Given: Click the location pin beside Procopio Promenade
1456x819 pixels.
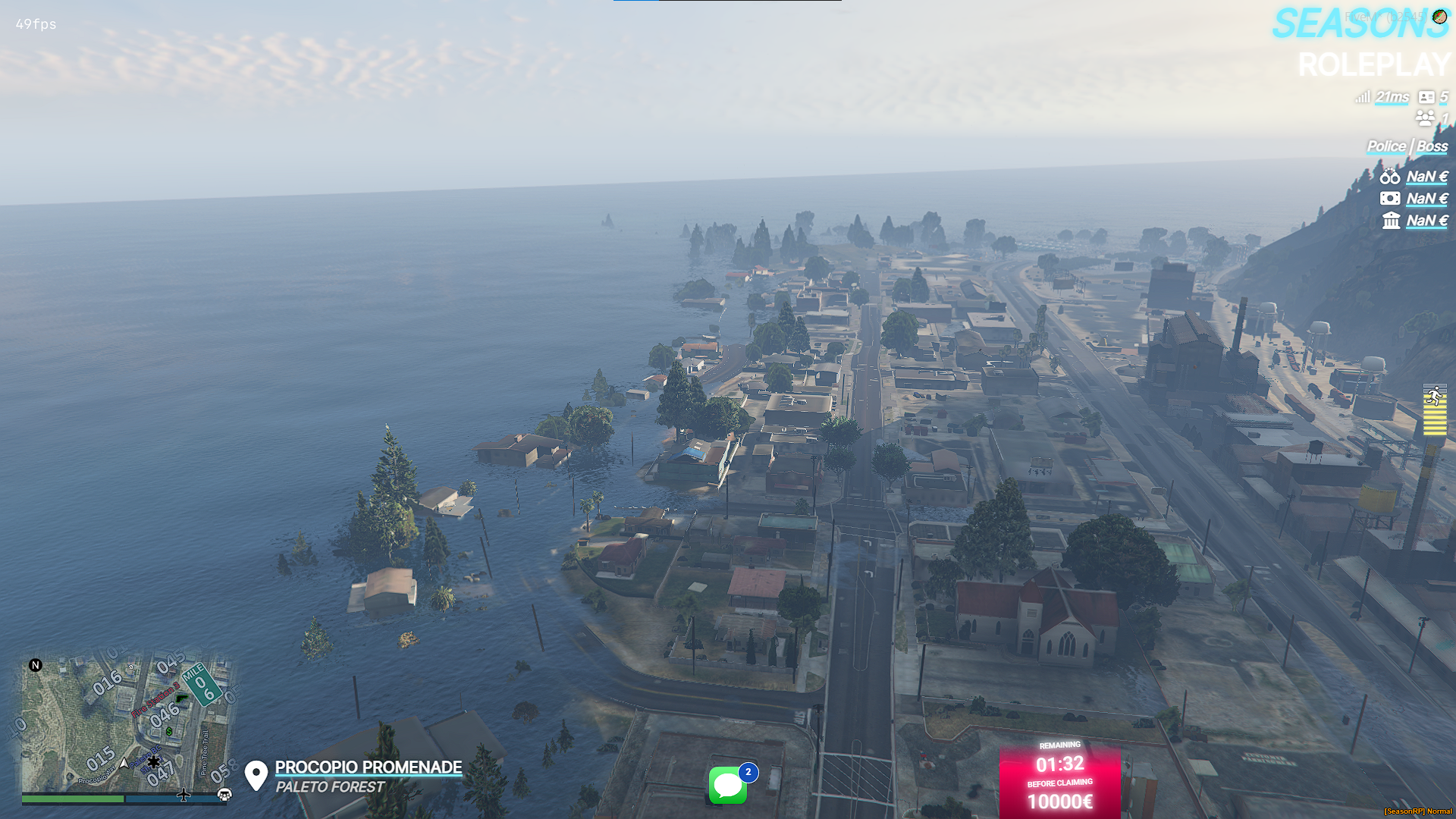Looking at the screenshot, I should 256,774.
